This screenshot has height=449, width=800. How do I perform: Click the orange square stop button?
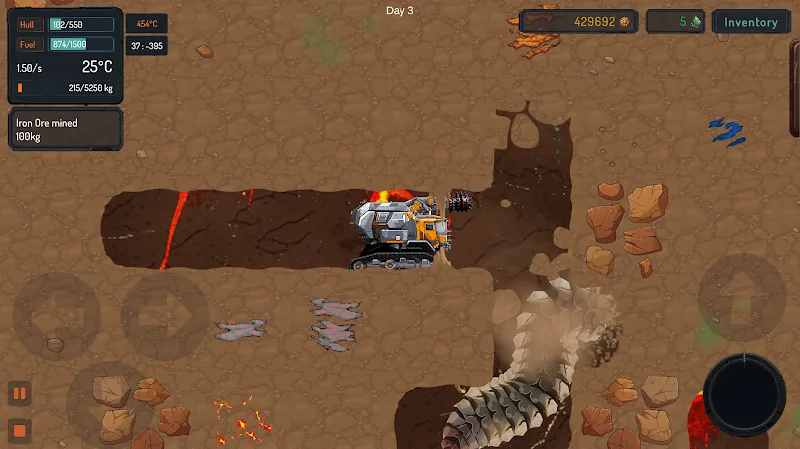tap(19, 432)
